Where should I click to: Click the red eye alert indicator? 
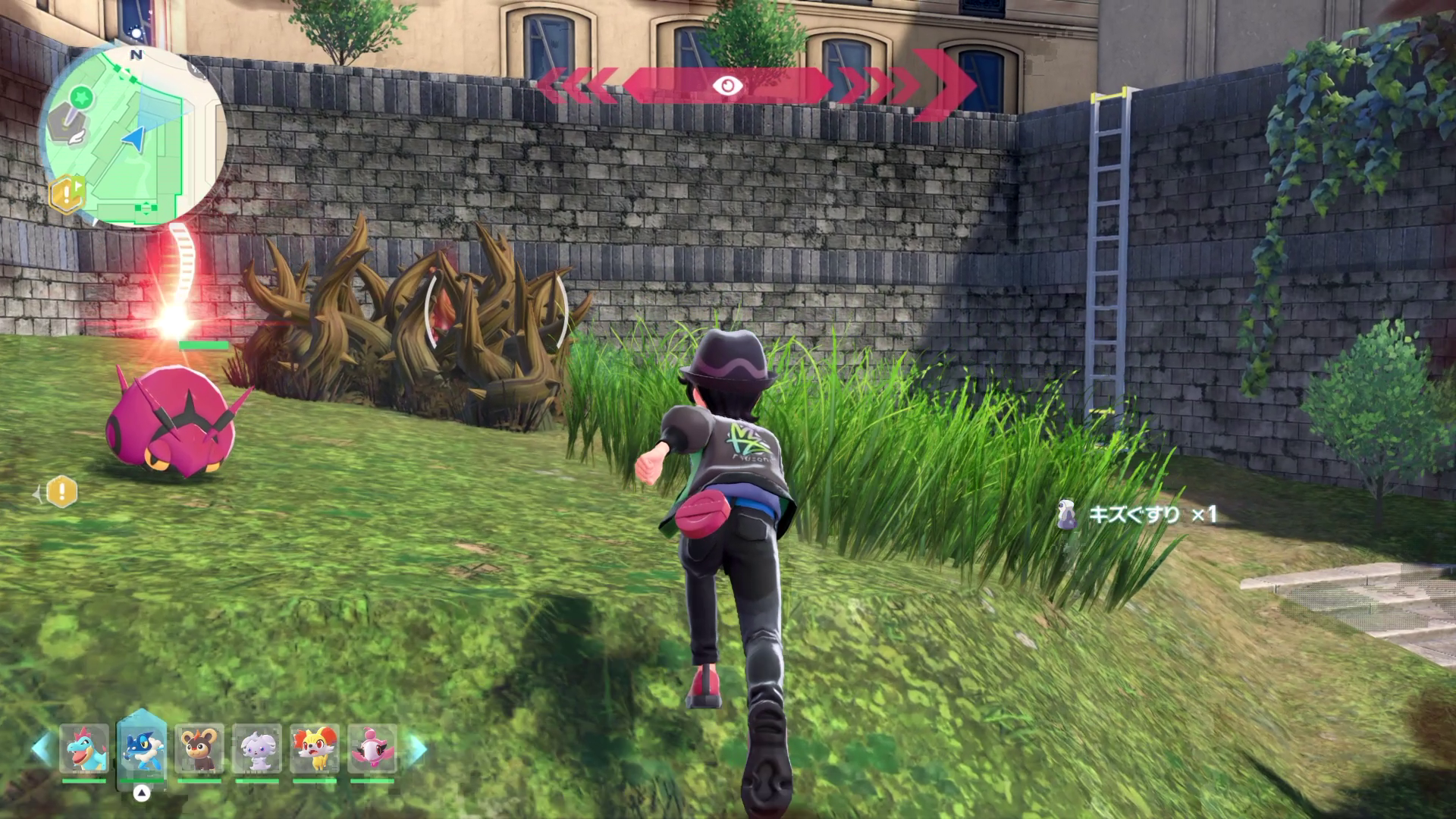point(728,86)
